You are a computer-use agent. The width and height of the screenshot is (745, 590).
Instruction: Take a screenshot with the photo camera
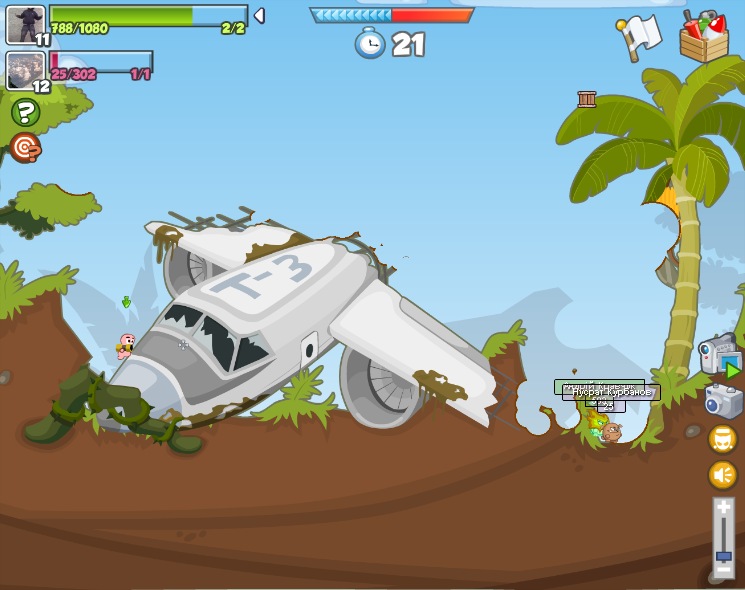point(722,401)
